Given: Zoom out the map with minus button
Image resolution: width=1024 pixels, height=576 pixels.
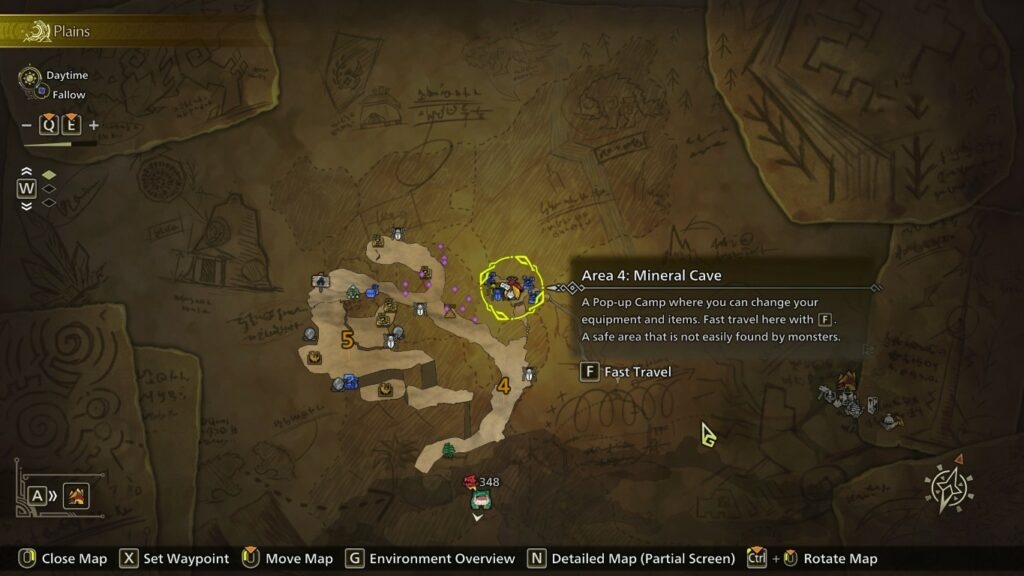Looking at the screenshot, I should [28, 125].
